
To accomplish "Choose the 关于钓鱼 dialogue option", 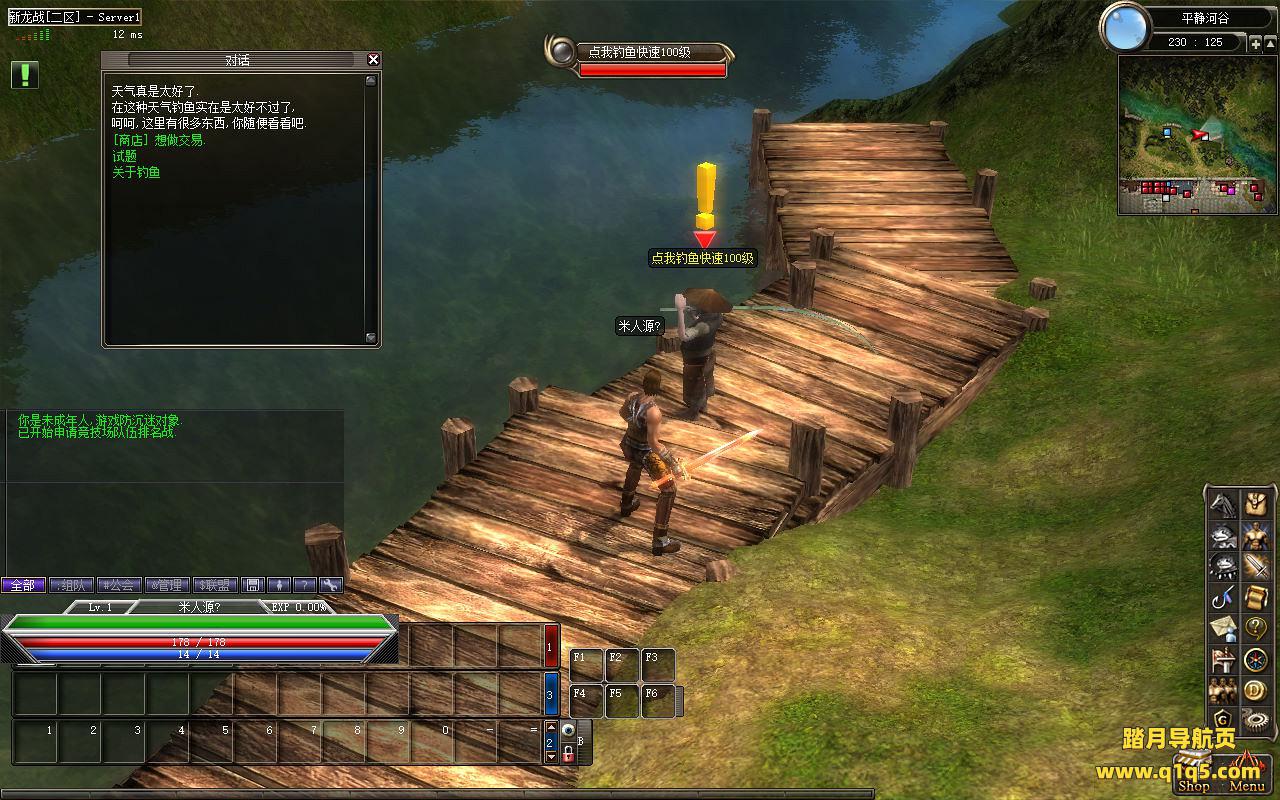I will pos(136,172).
